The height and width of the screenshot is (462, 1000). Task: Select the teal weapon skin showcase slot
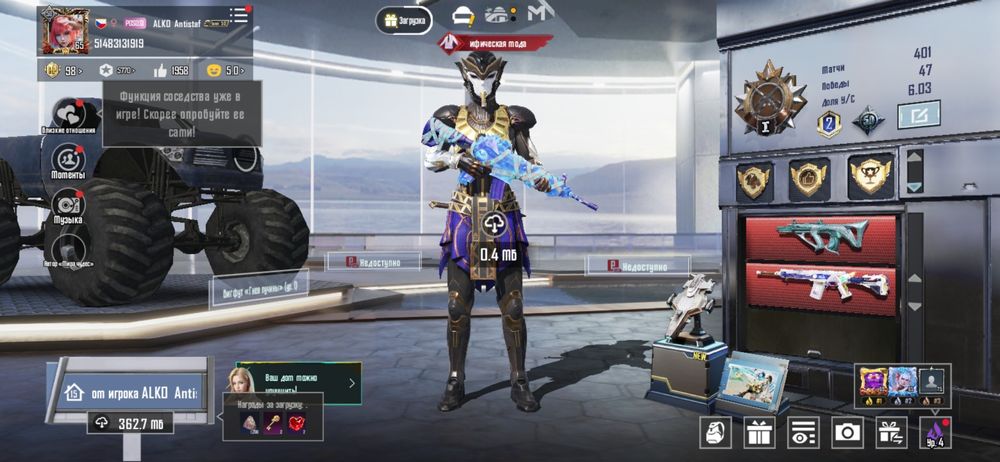[x=822, y=238]
